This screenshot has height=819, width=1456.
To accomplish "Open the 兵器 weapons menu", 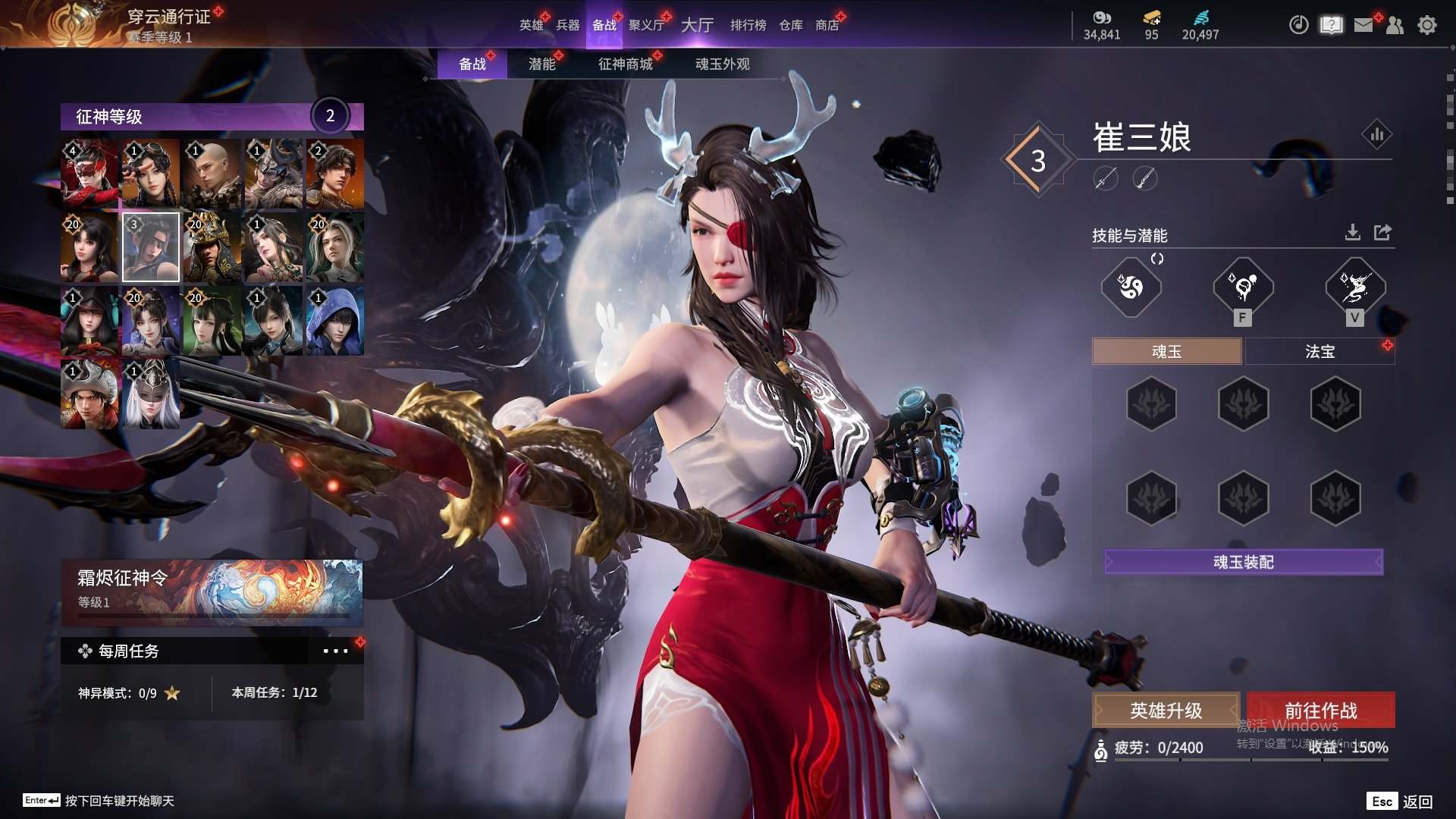I will tap(567, 25).
